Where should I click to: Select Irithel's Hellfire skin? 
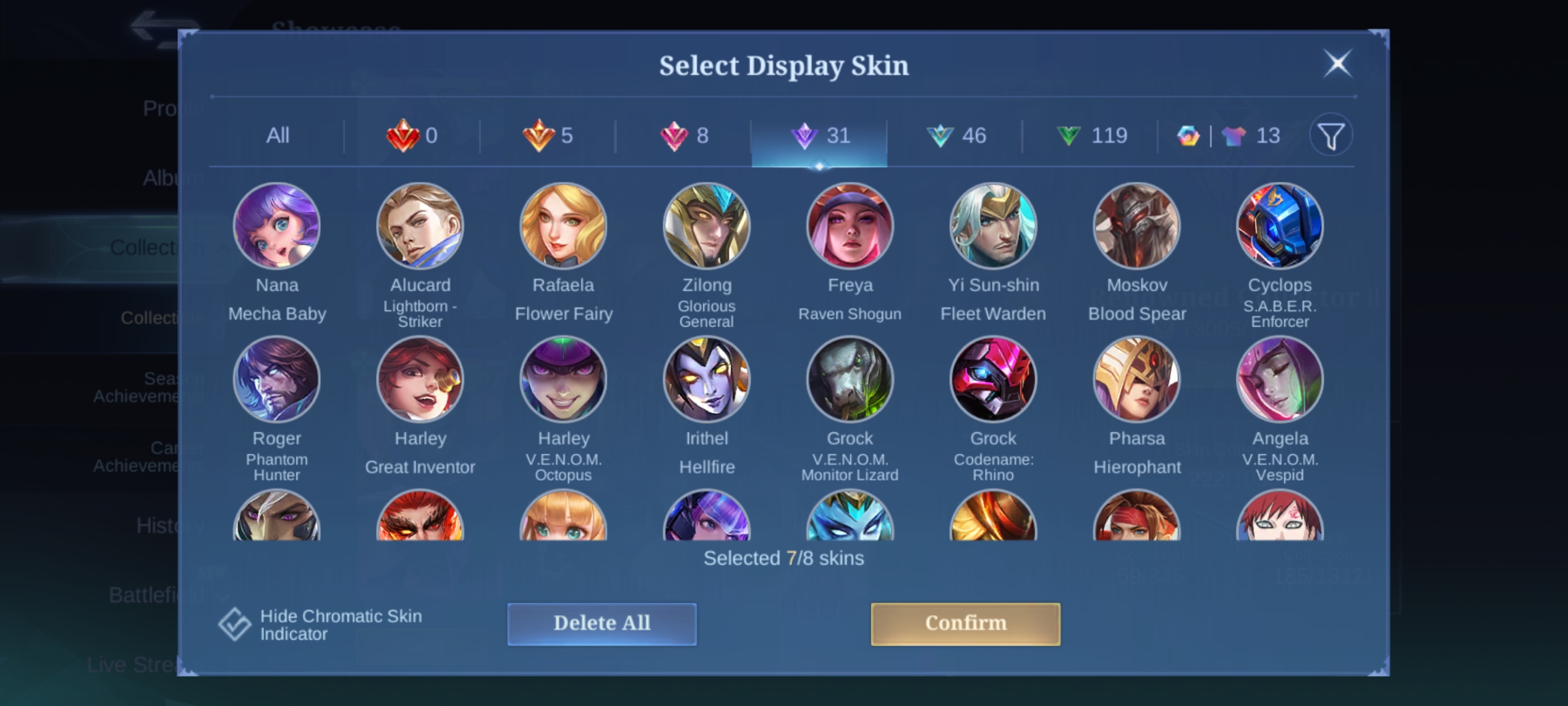coord(706,380)
